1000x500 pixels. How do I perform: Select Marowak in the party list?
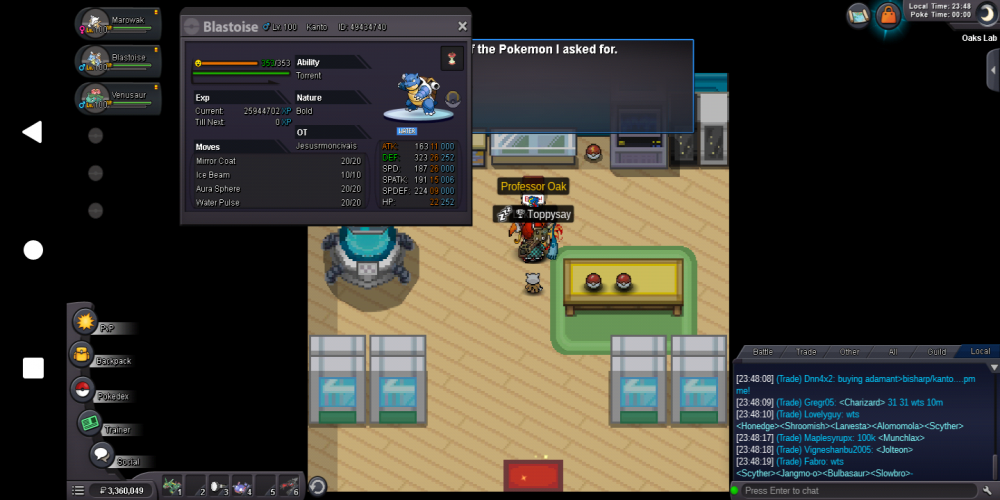pos(119,22)
